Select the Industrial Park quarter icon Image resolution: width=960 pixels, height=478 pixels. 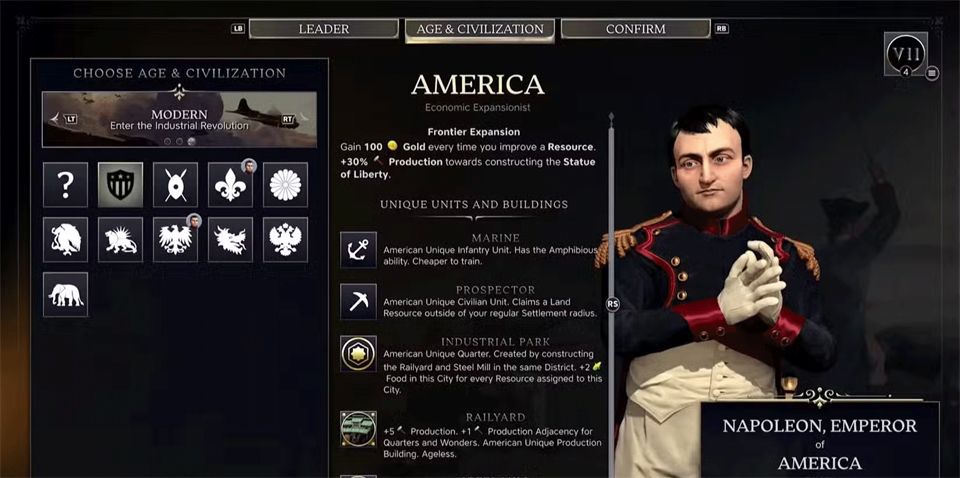click(358, 353)
